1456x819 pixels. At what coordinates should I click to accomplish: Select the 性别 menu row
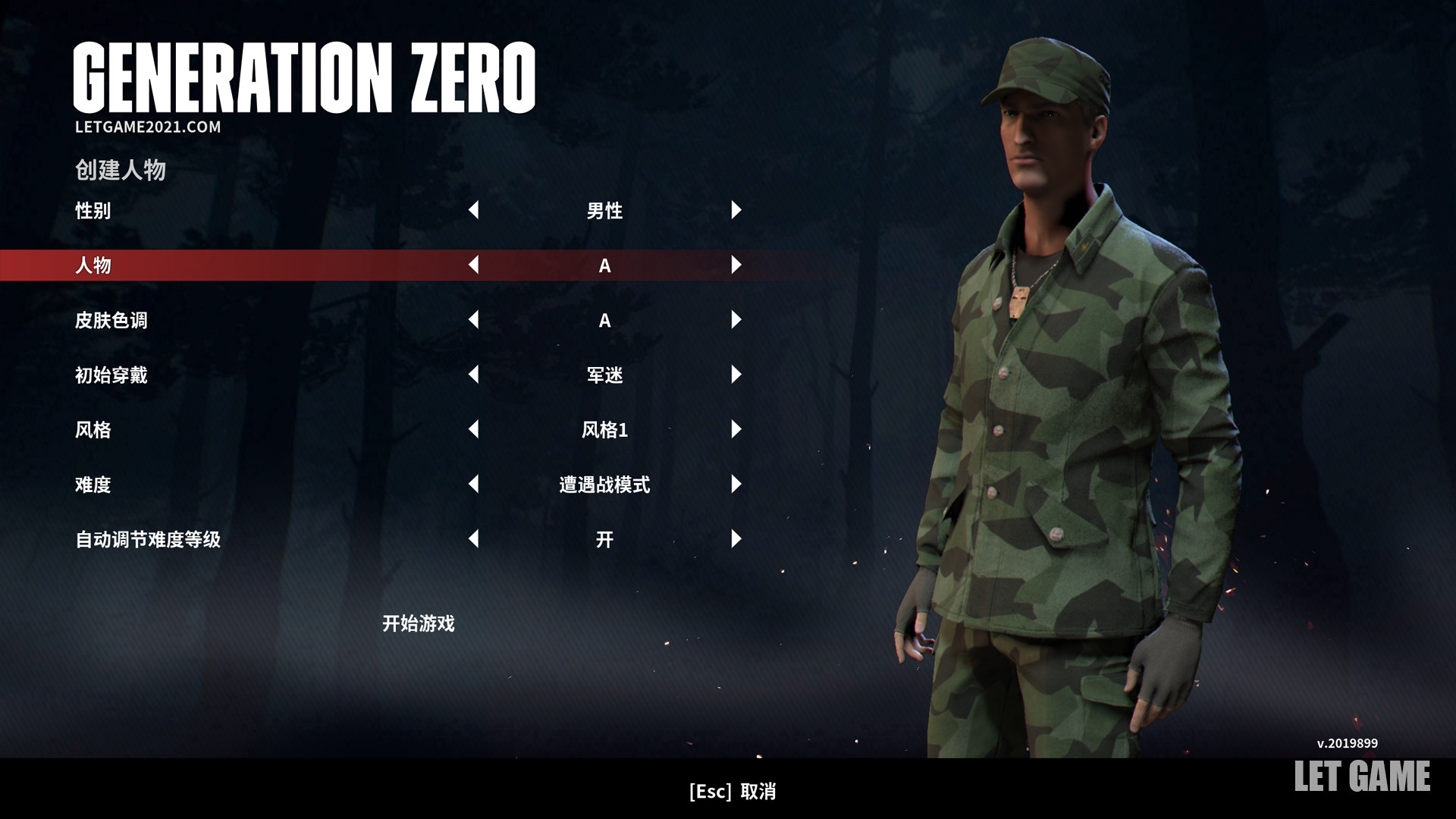93,211
